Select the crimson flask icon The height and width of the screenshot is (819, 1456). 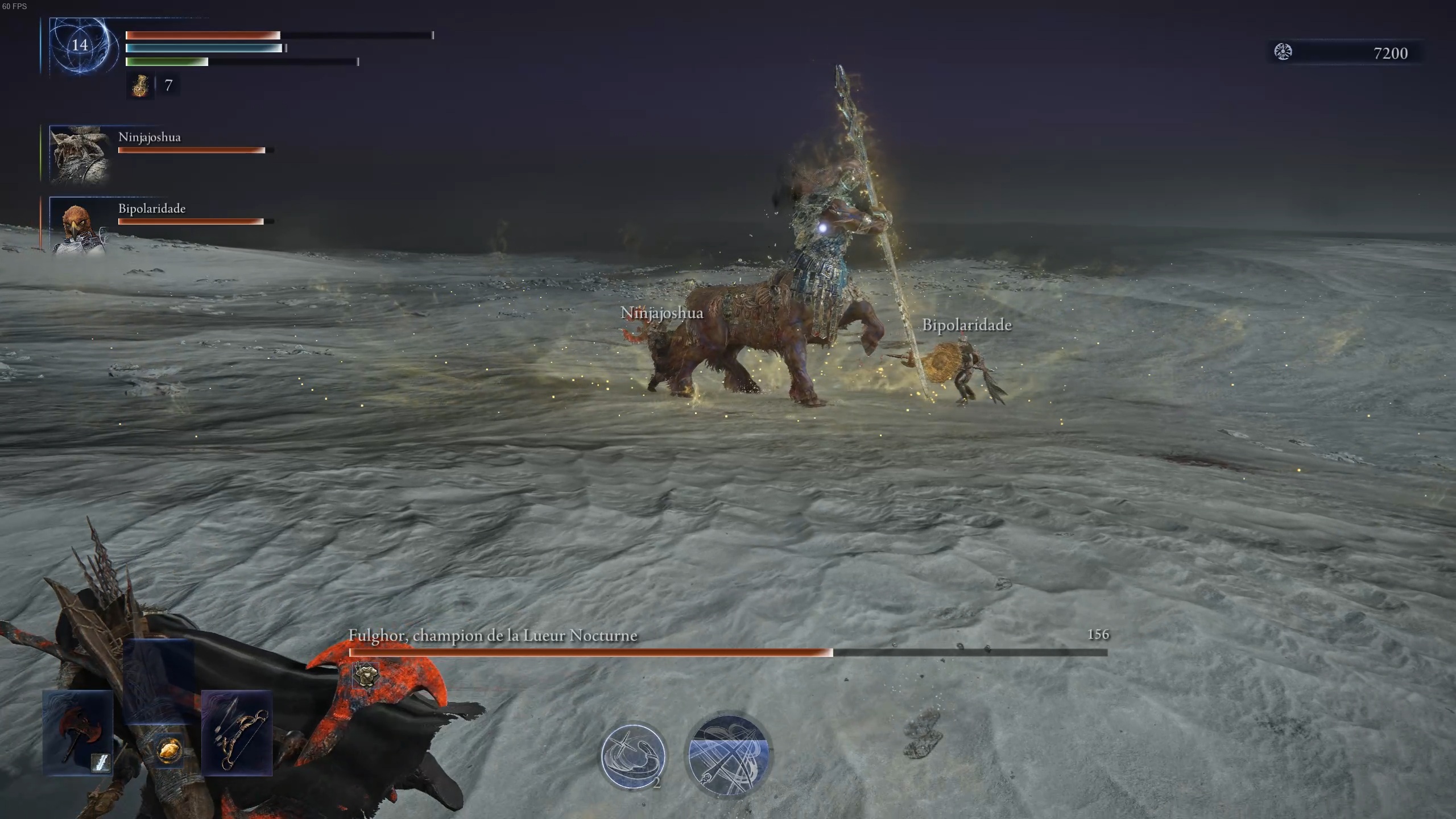[139, 86]
